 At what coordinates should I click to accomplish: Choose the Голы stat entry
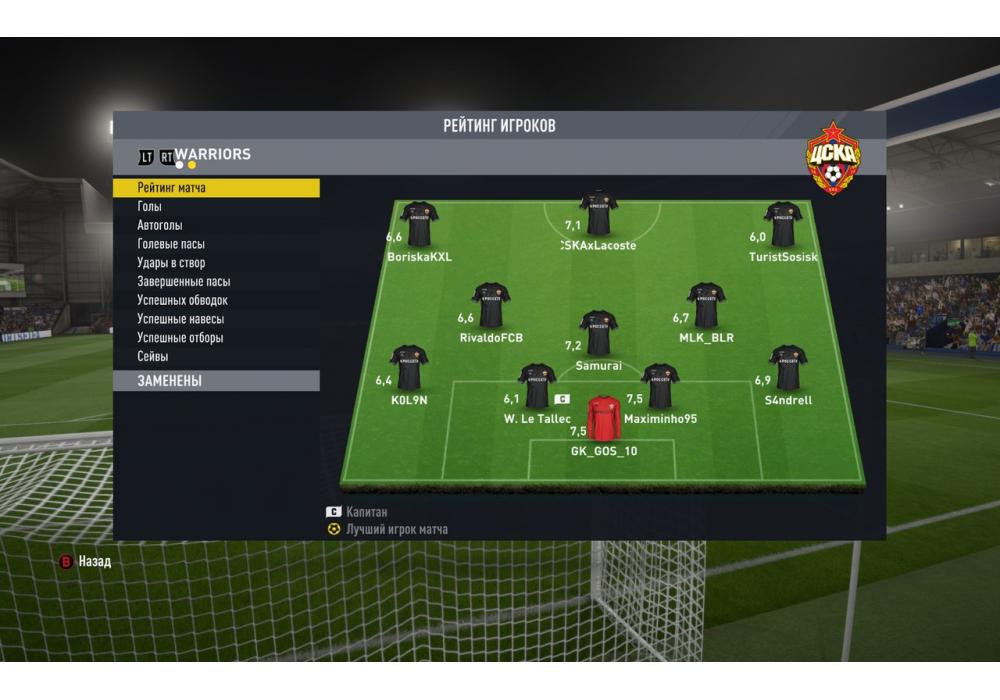click(x=150, y=207)
